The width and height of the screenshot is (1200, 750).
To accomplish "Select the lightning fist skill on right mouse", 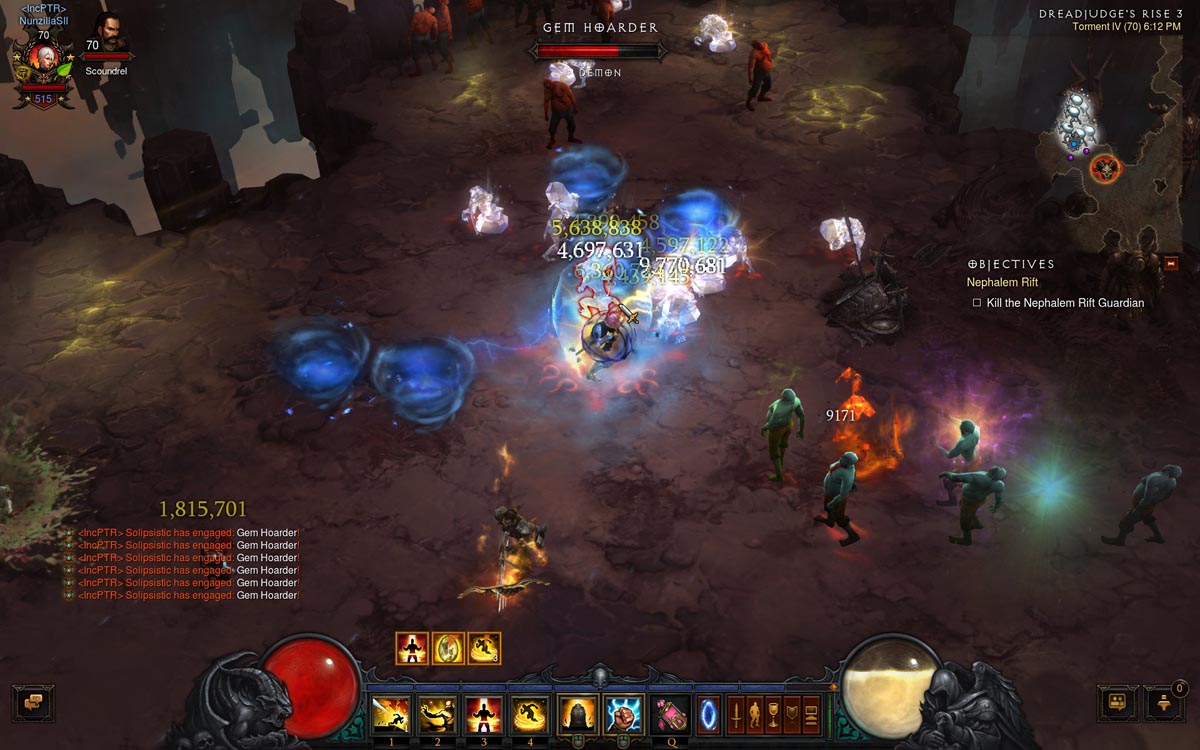I will coord(623,715).
